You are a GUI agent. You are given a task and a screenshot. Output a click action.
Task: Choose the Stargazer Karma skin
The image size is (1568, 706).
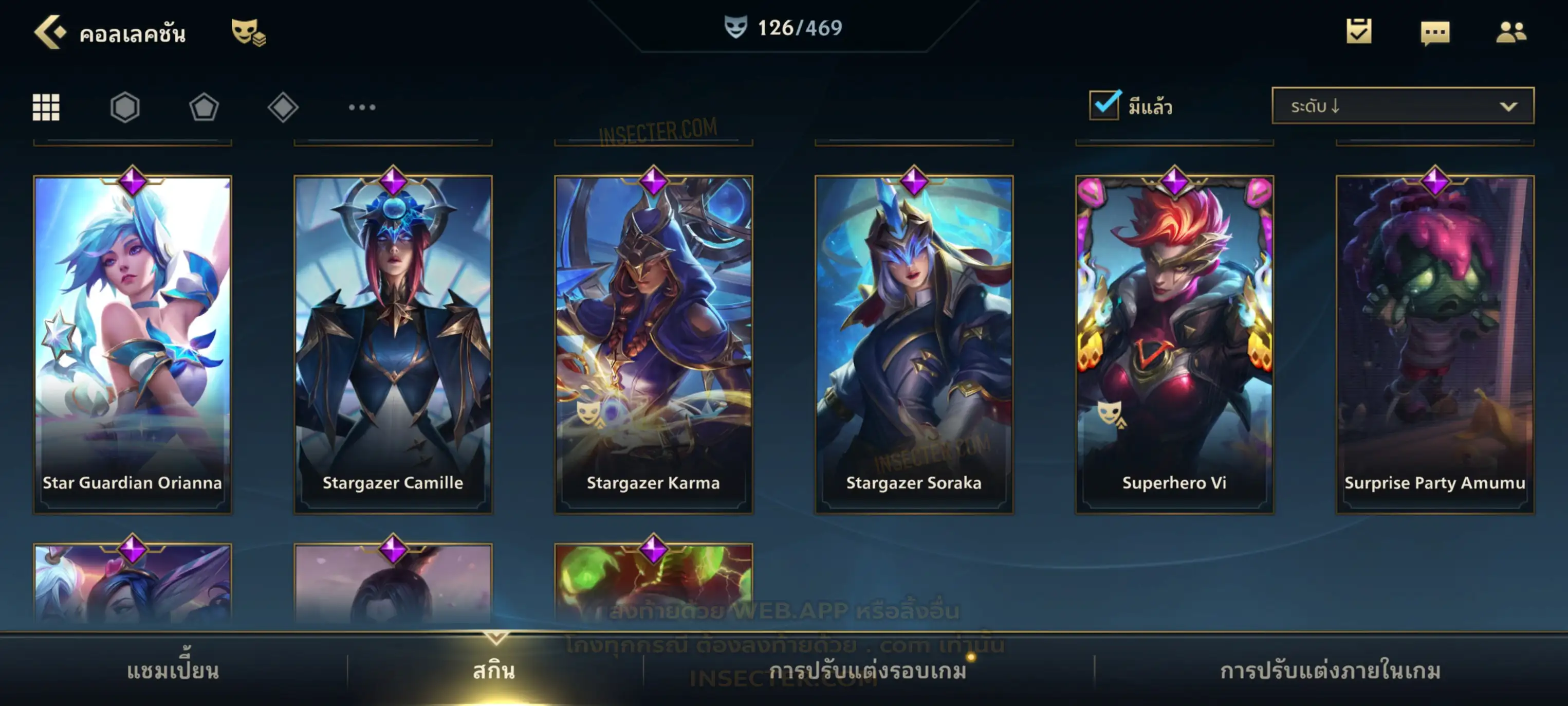click(x=653, y=344)
